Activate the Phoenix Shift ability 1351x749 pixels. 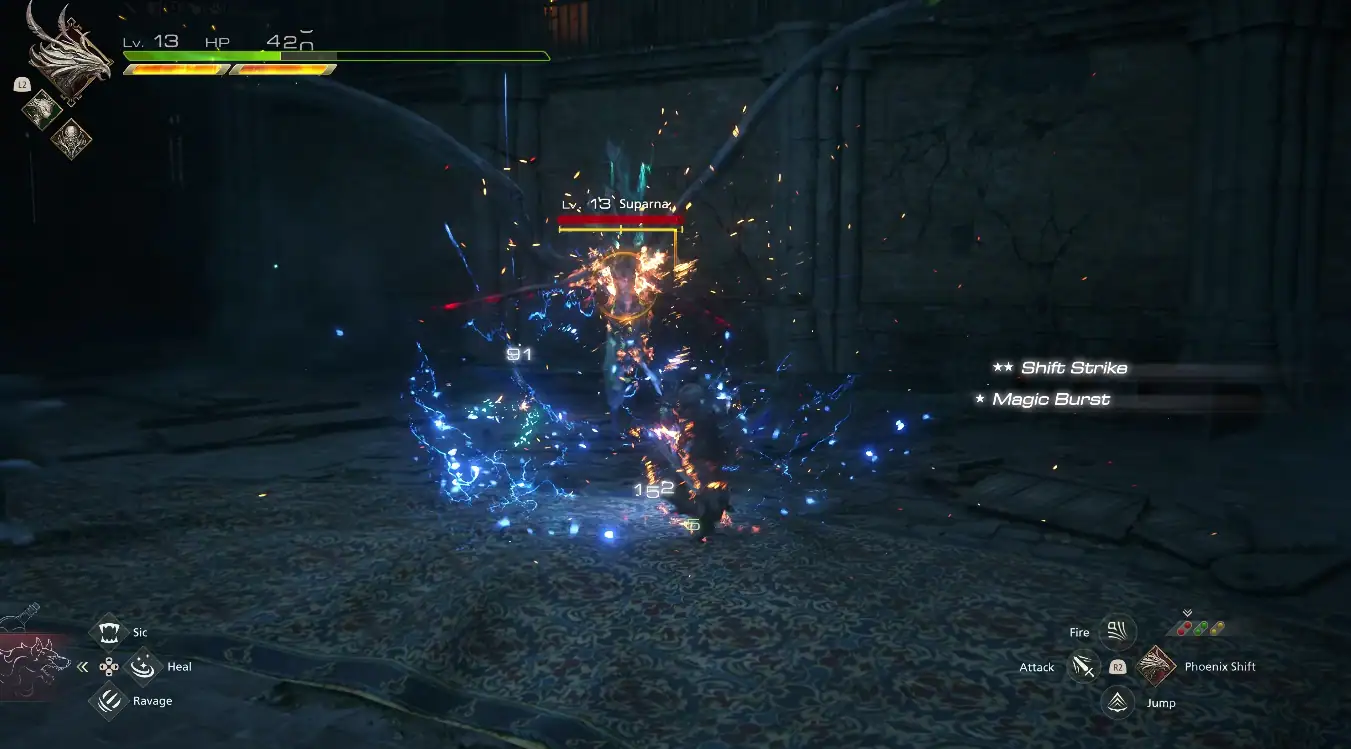(1157, 666)
